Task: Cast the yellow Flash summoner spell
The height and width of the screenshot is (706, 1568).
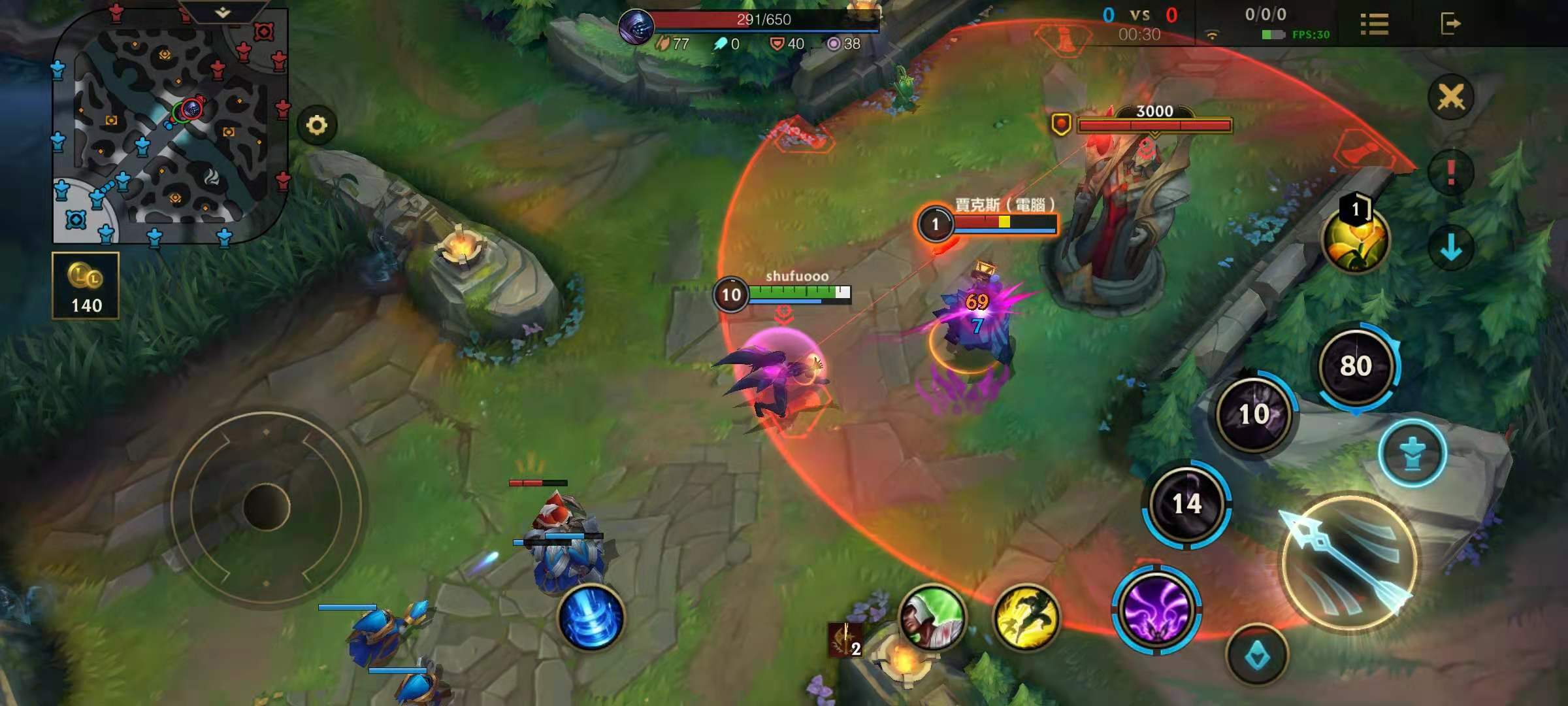Action: click(x=1026, y=618)
